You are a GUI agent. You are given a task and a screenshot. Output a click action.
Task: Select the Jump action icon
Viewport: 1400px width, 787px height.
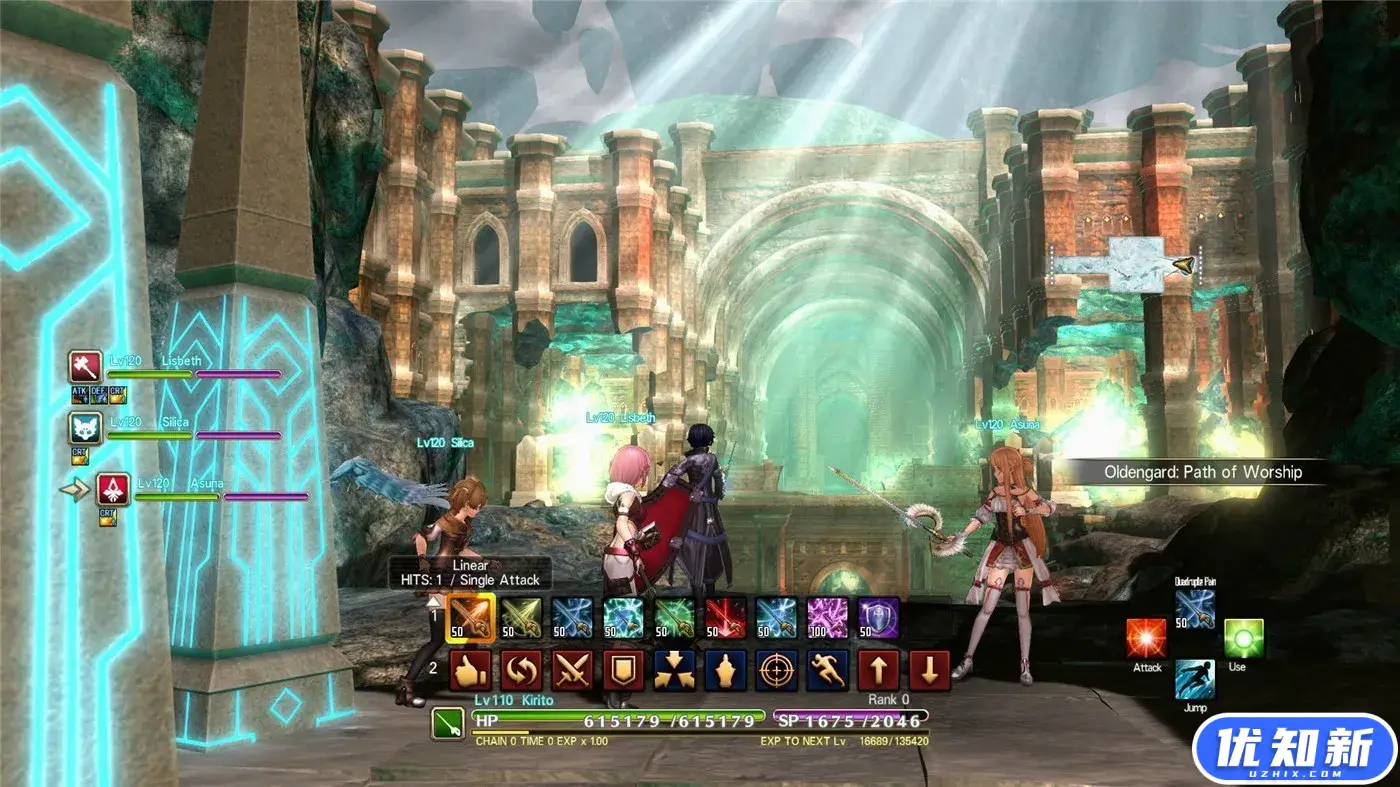1195,679
